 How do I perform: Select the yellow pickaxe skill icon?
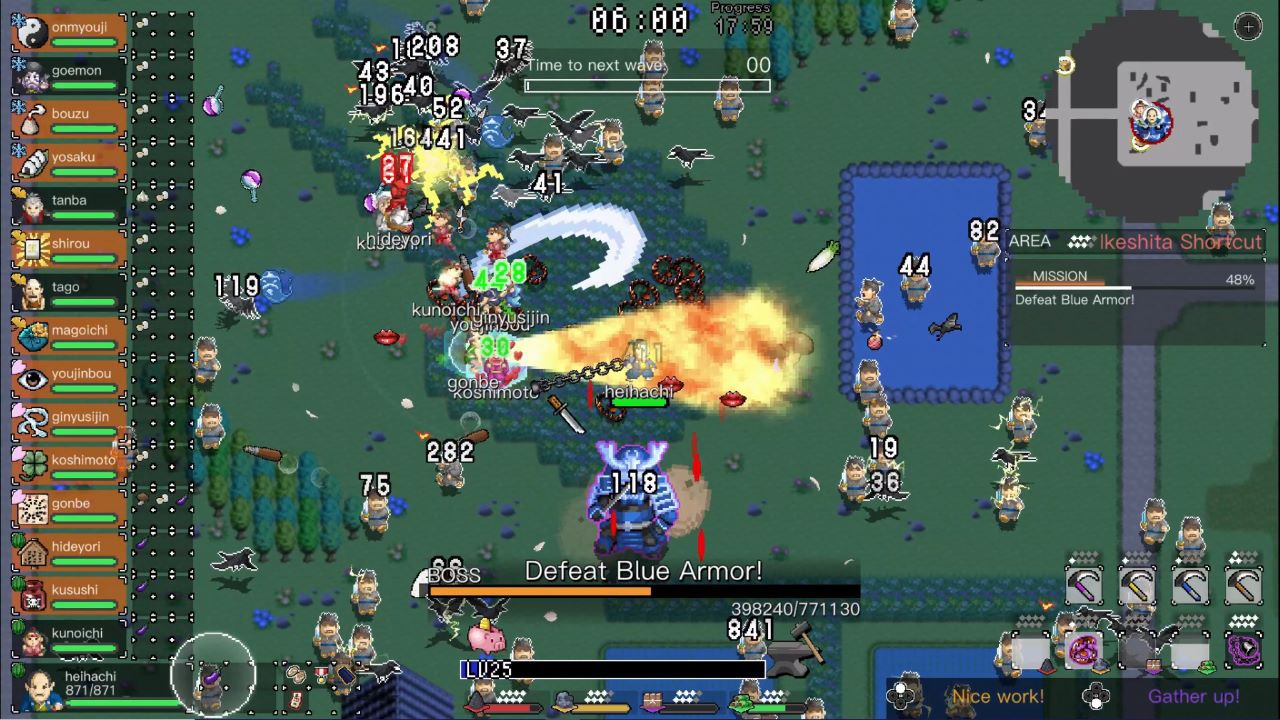[1137, 583]
